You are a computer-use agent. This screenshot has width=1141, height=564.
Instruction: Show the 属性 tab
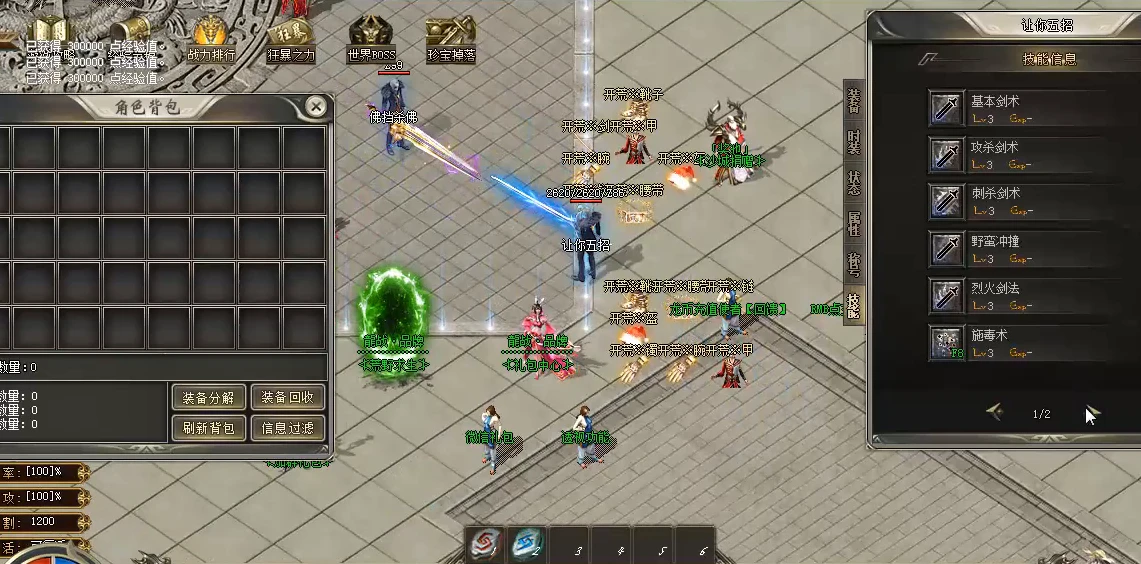click(853, 223)
